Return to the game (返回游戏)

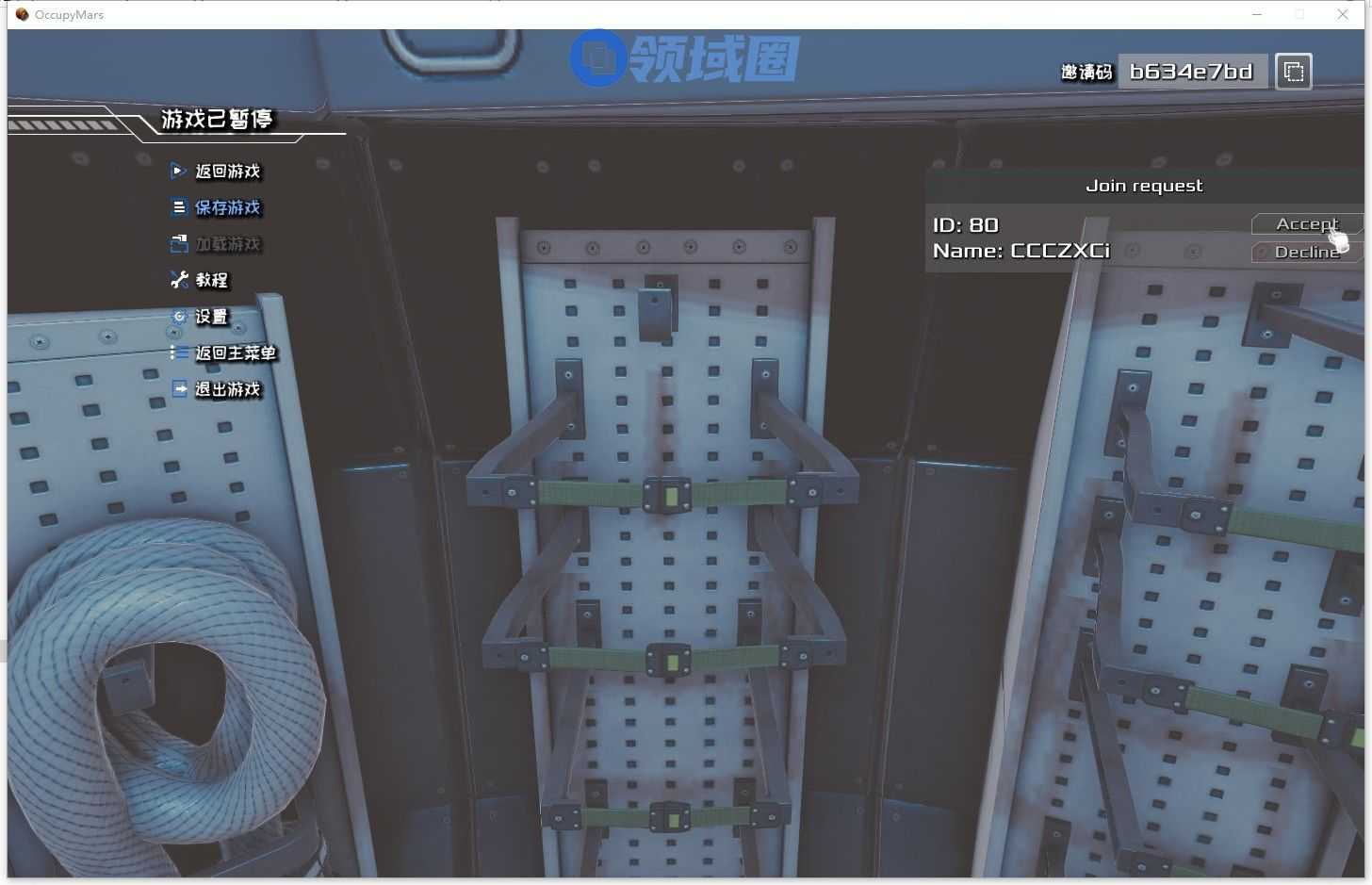pos(227,171)
